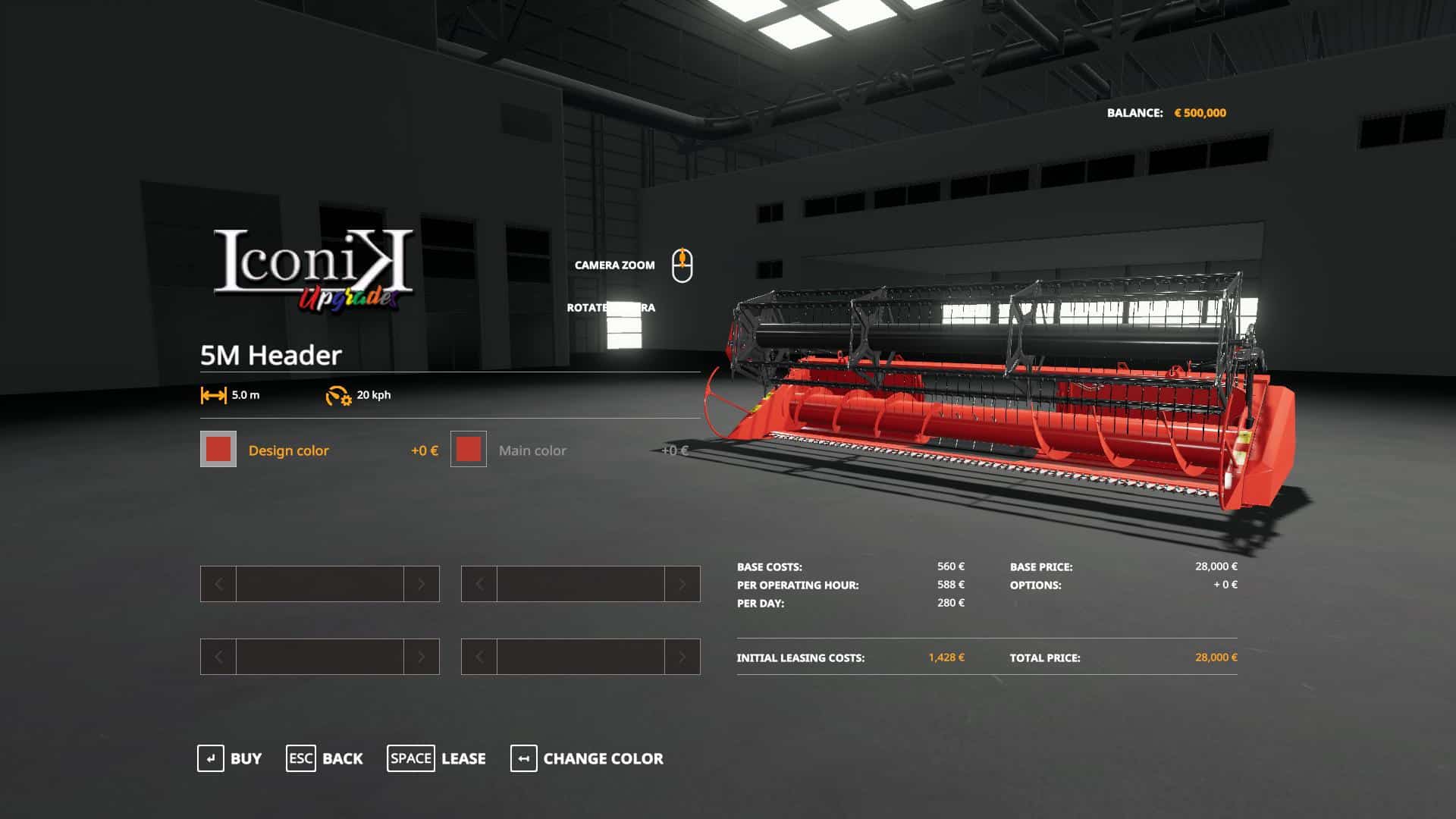Click the SPACE key icon beside LEASE

(411, 758)
